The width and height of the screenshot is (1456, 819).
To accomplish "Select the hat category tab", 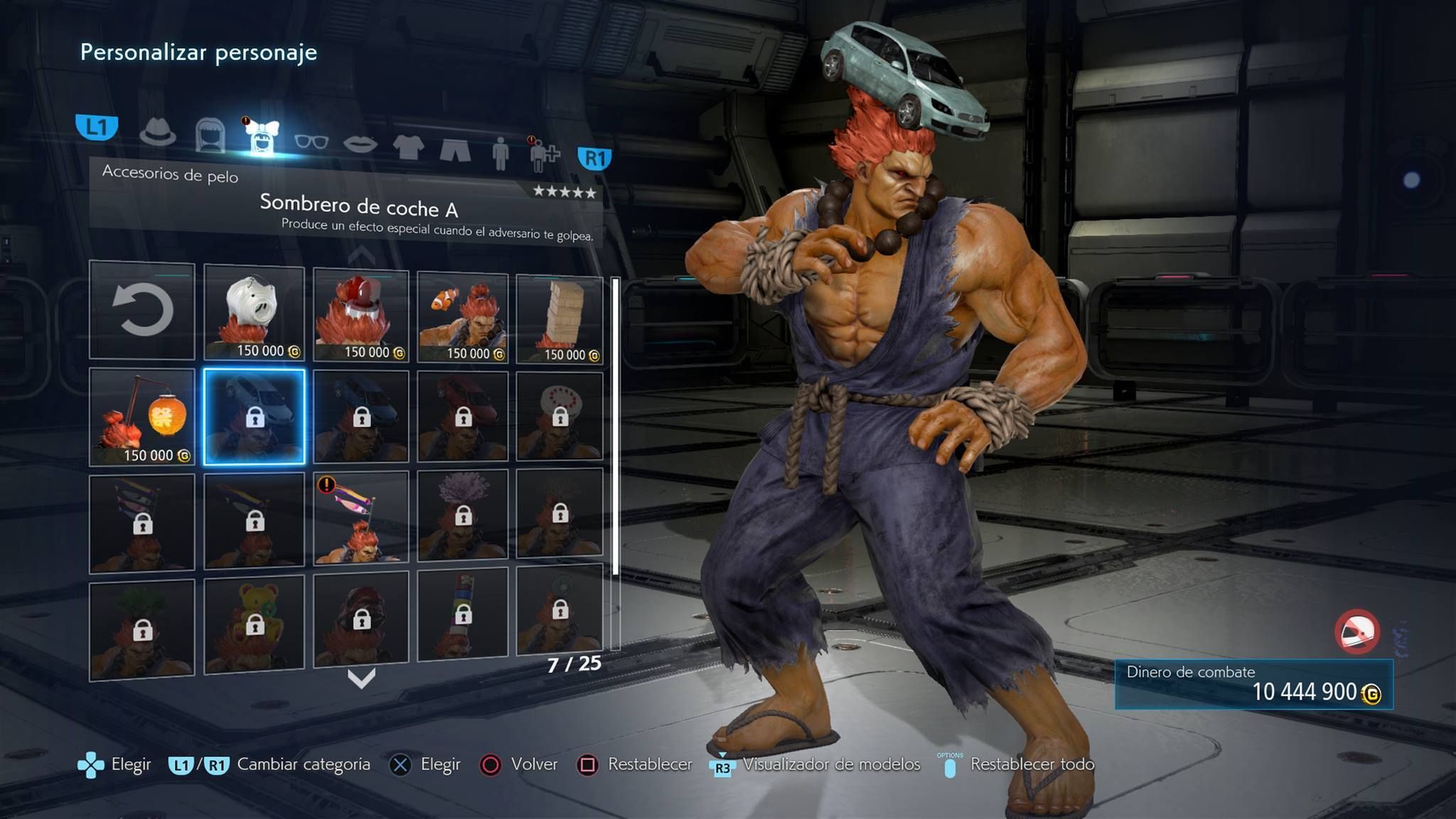I will [157, 131].
